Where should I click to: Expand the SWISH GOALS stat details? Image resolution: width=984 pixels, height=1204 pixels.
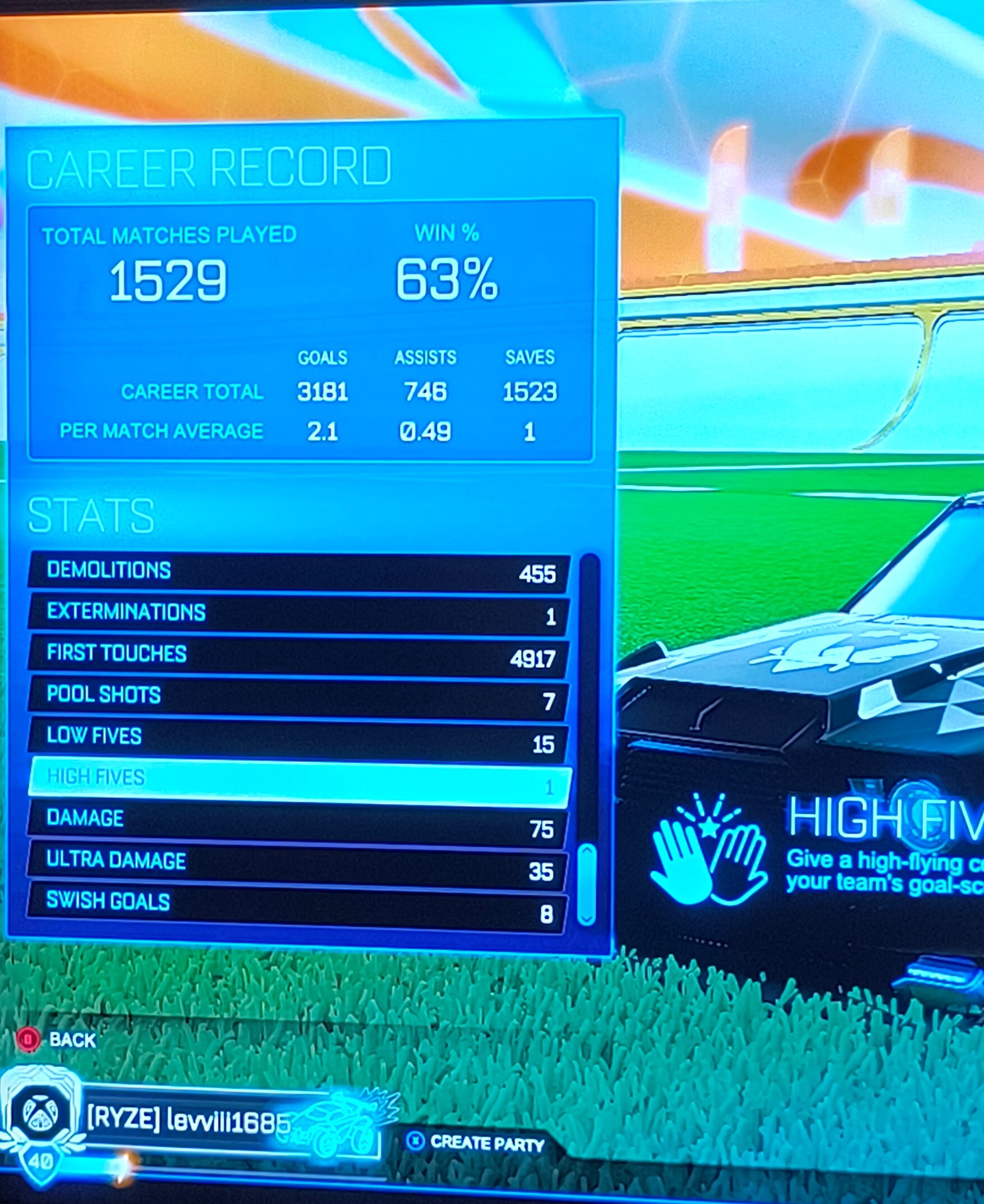click(x=295, y=903)
